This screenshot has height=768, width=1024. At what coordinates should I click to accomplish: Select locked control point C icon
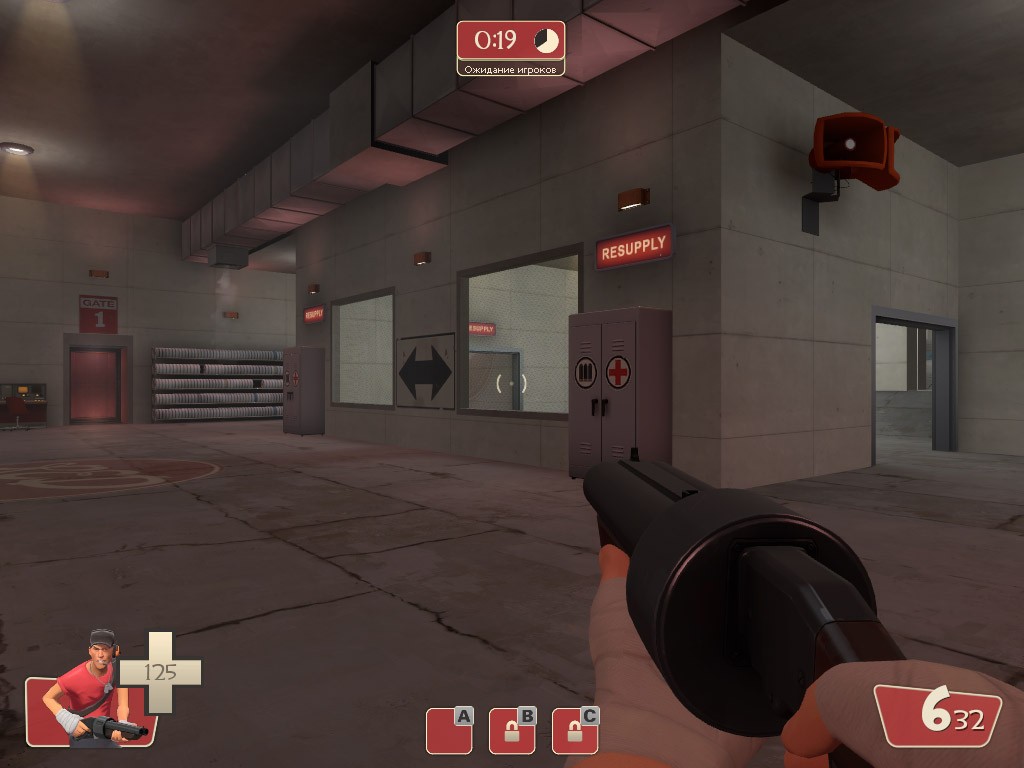574,730
